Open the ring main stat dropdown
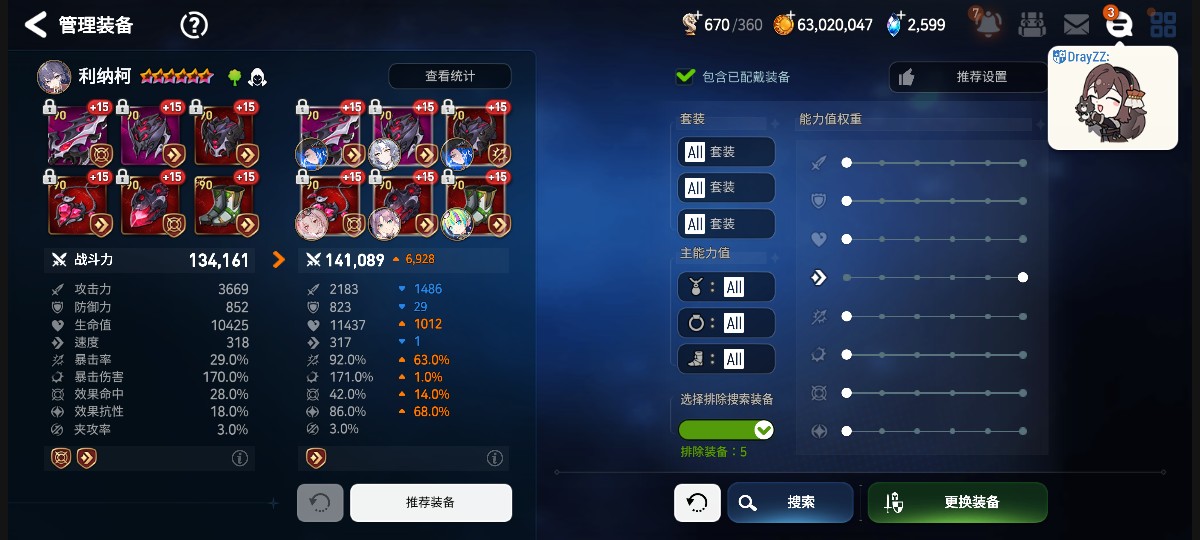Viewport: 1200px width, 540px height. 726,323
